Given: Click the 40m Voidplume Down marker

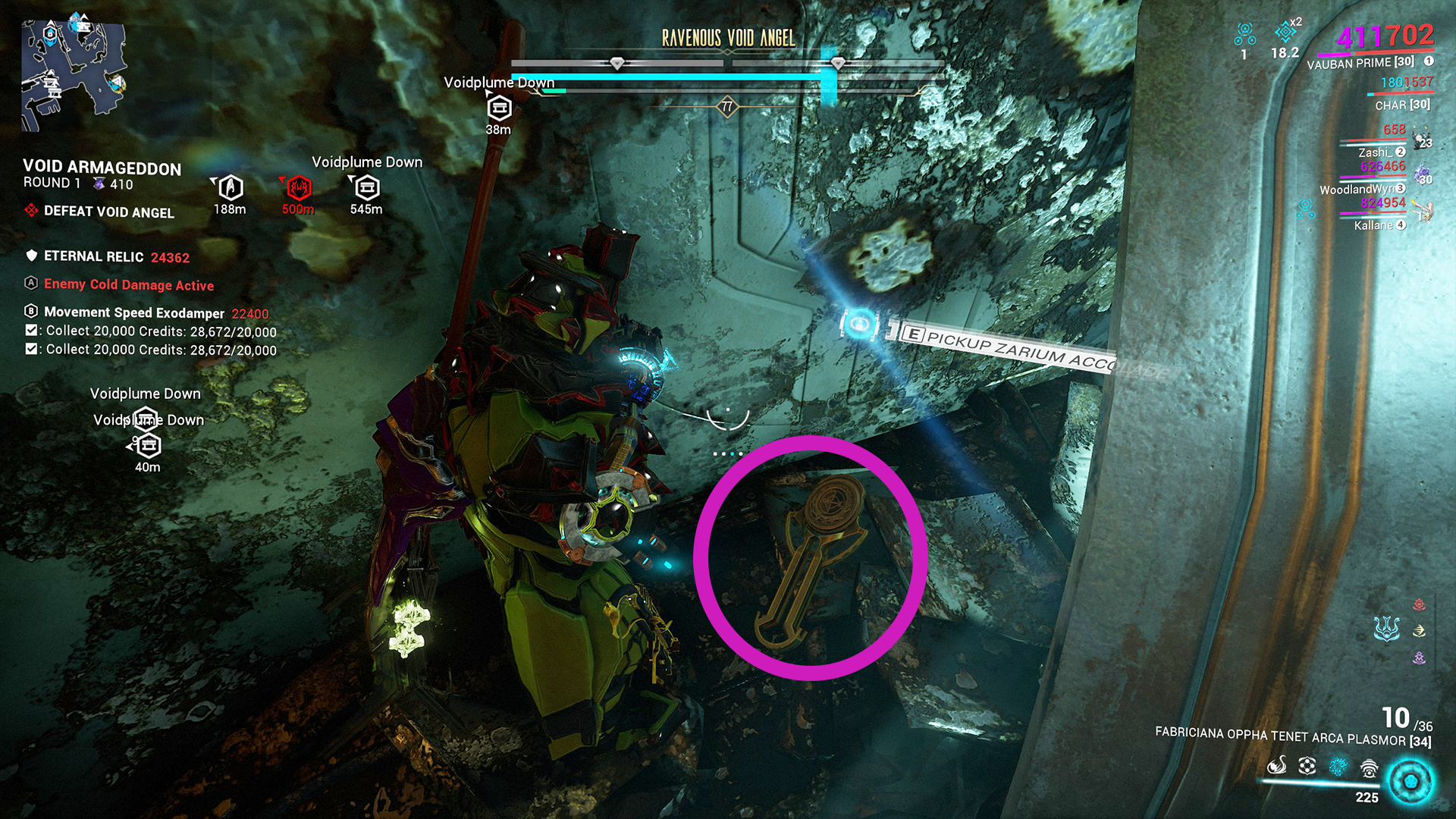Looking at the screenshot, I should (147, 444).
